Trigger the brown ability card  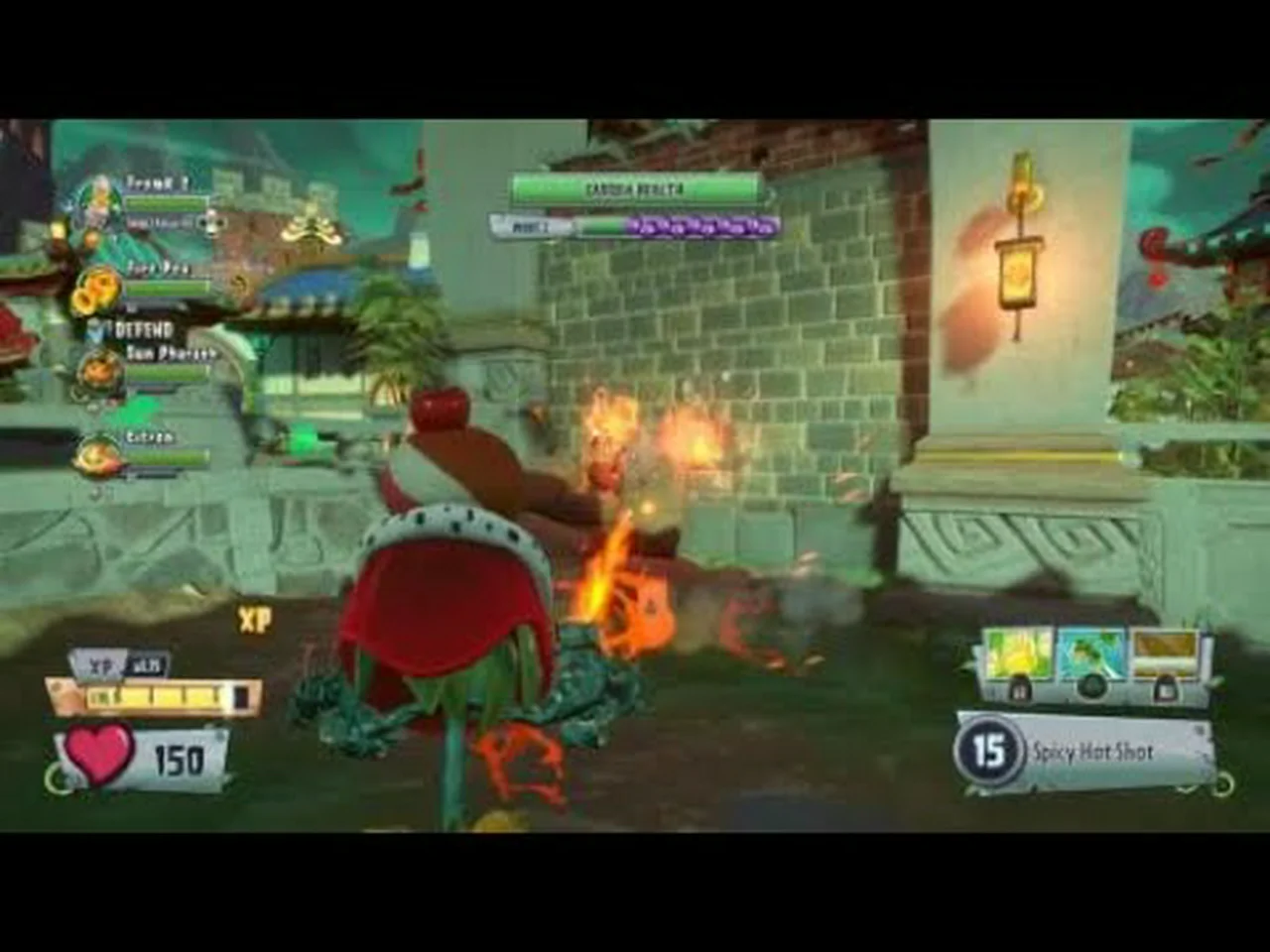point(1166,655)
